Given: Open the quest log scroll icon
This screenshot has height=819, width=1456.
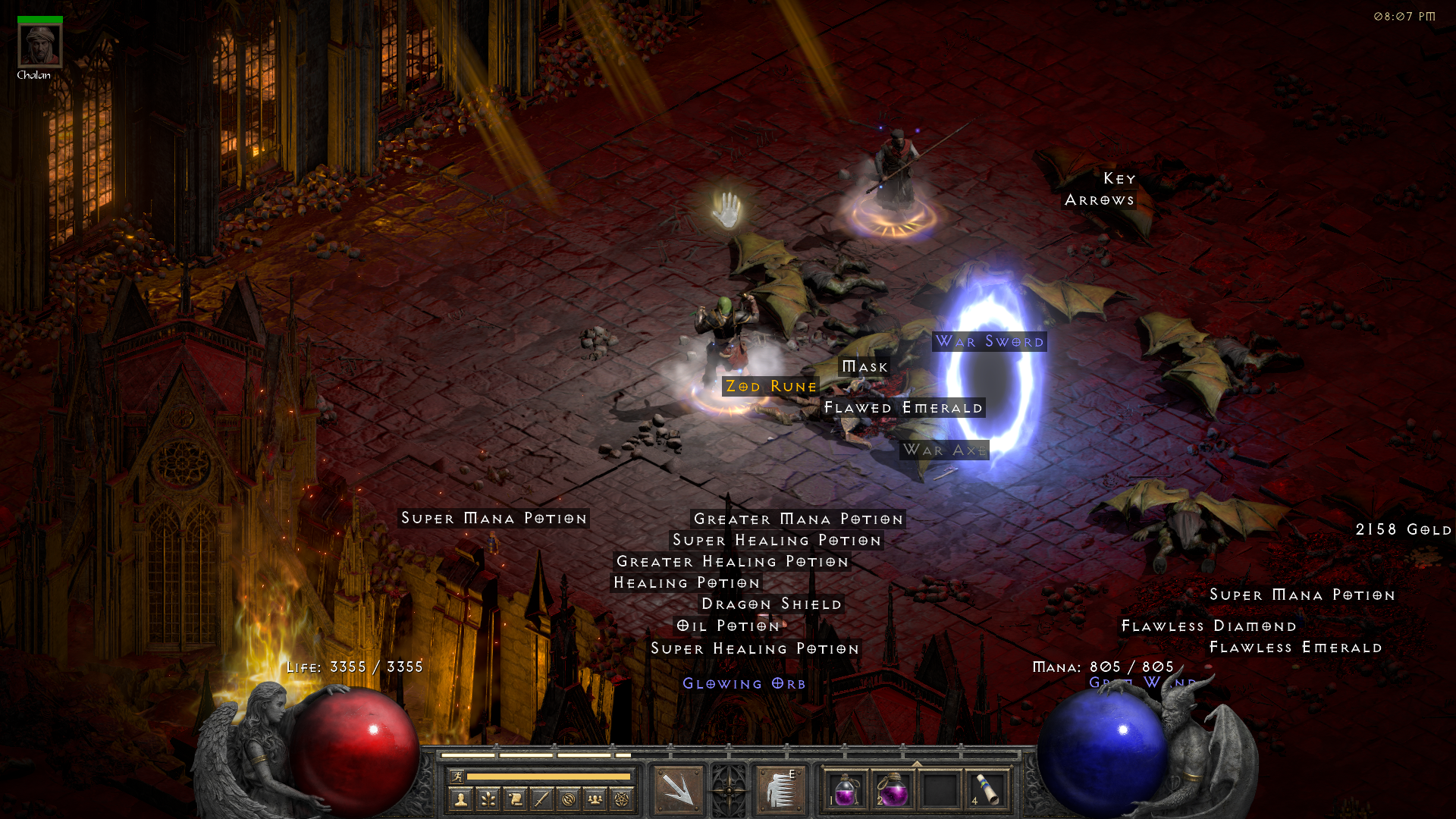Looking at the screenshot, I should [x=515, y=799].
